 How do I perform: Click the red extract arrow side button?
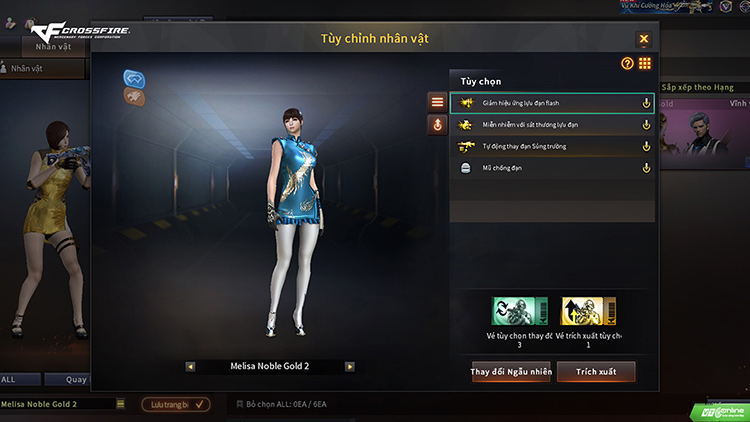[x=437, y=125]
